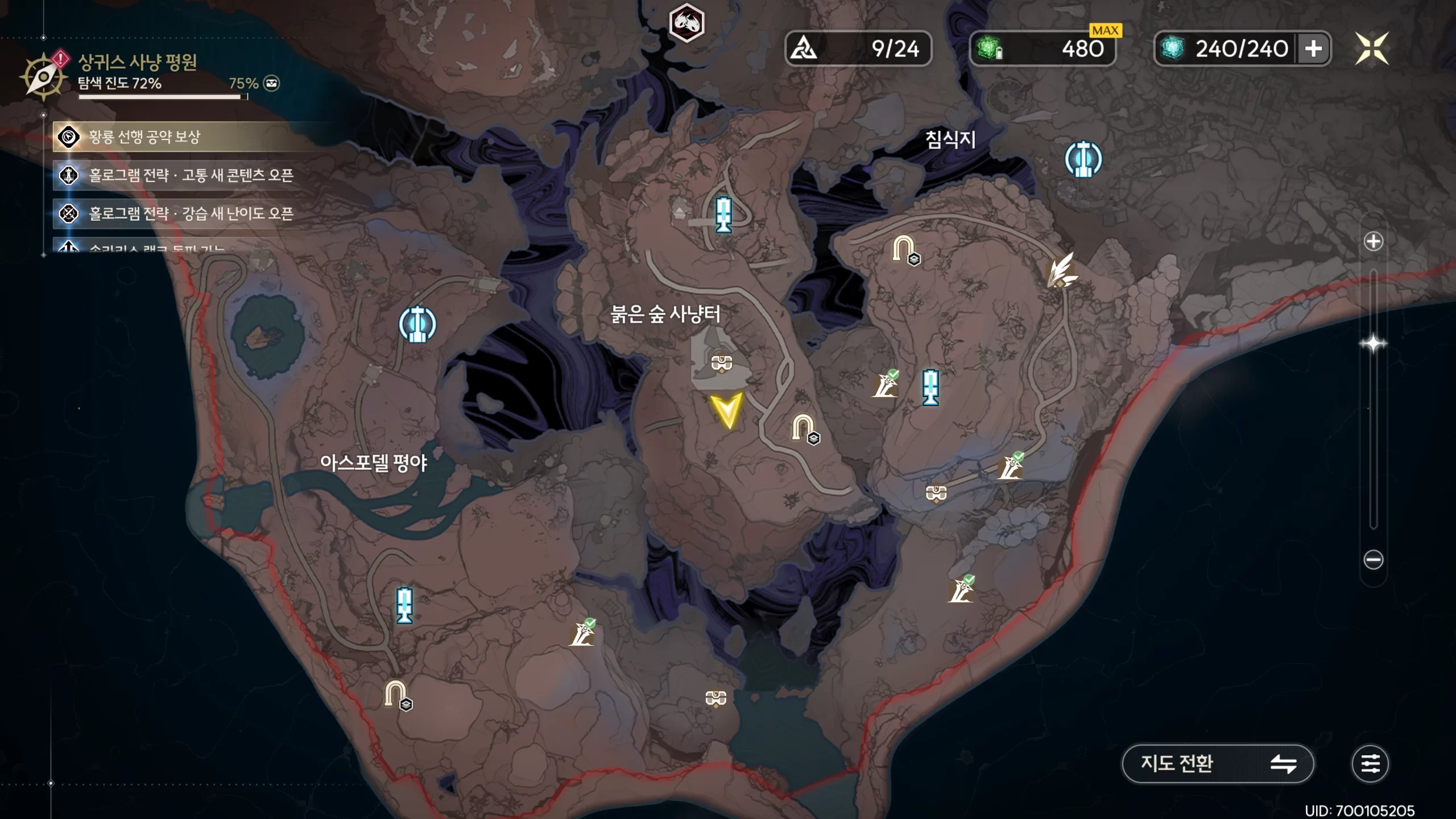Screen dimensions: 1456x819
Task: Open the map filter settings button
Action: coord(1370,763)
